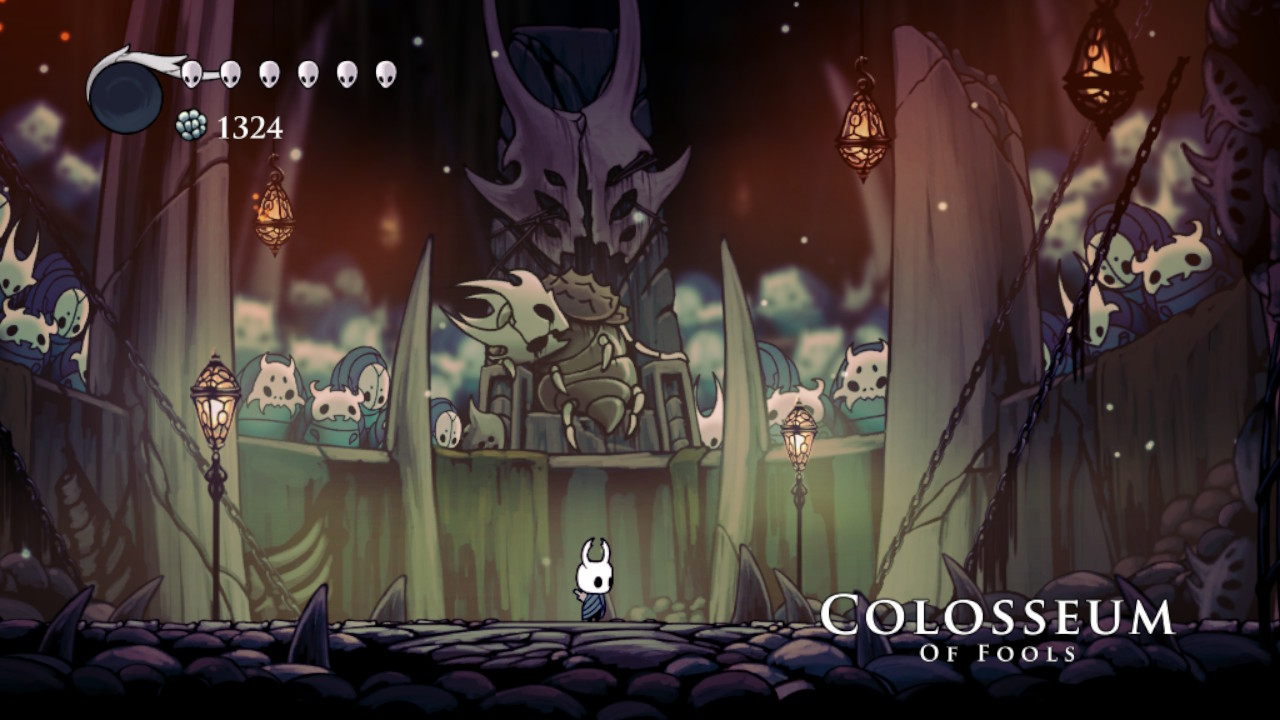Toggle the lantern near the top left

point(272,215)
